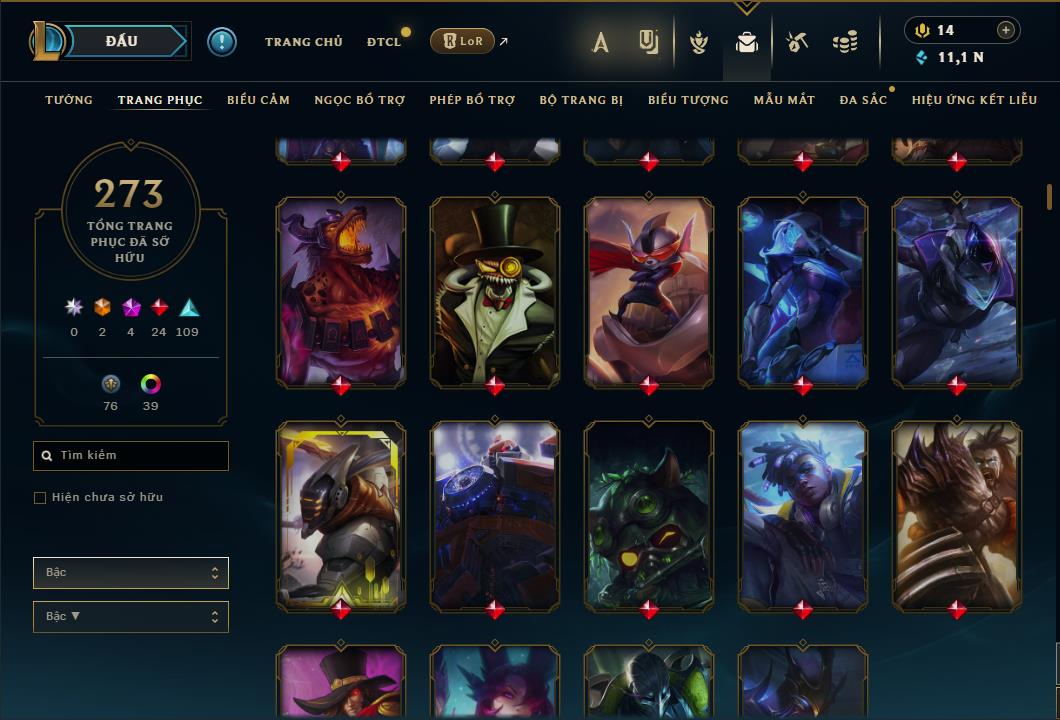Click the plus button to buy RP

coord(1006,31)
